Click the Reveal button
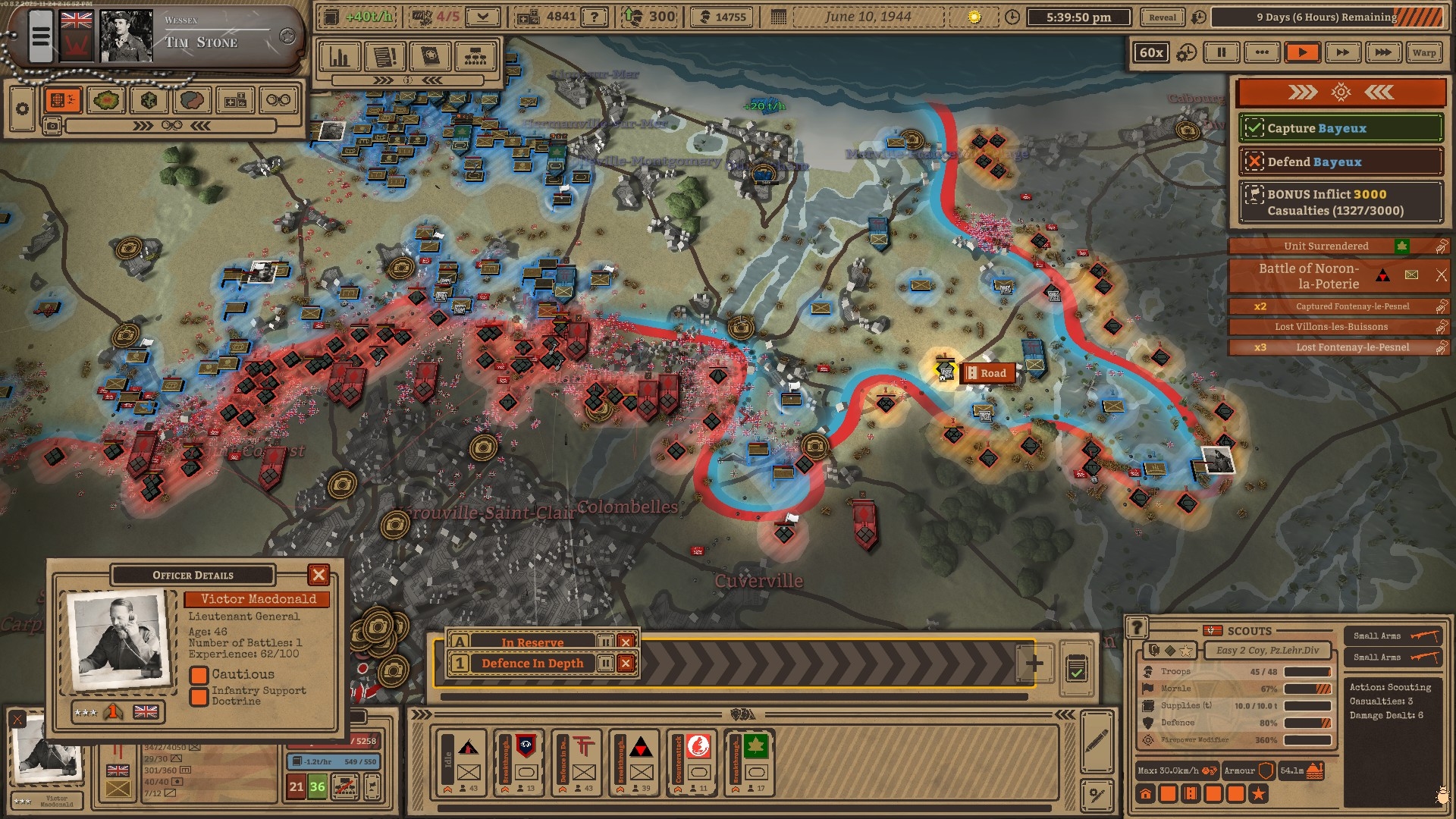 pos(1162,17)
